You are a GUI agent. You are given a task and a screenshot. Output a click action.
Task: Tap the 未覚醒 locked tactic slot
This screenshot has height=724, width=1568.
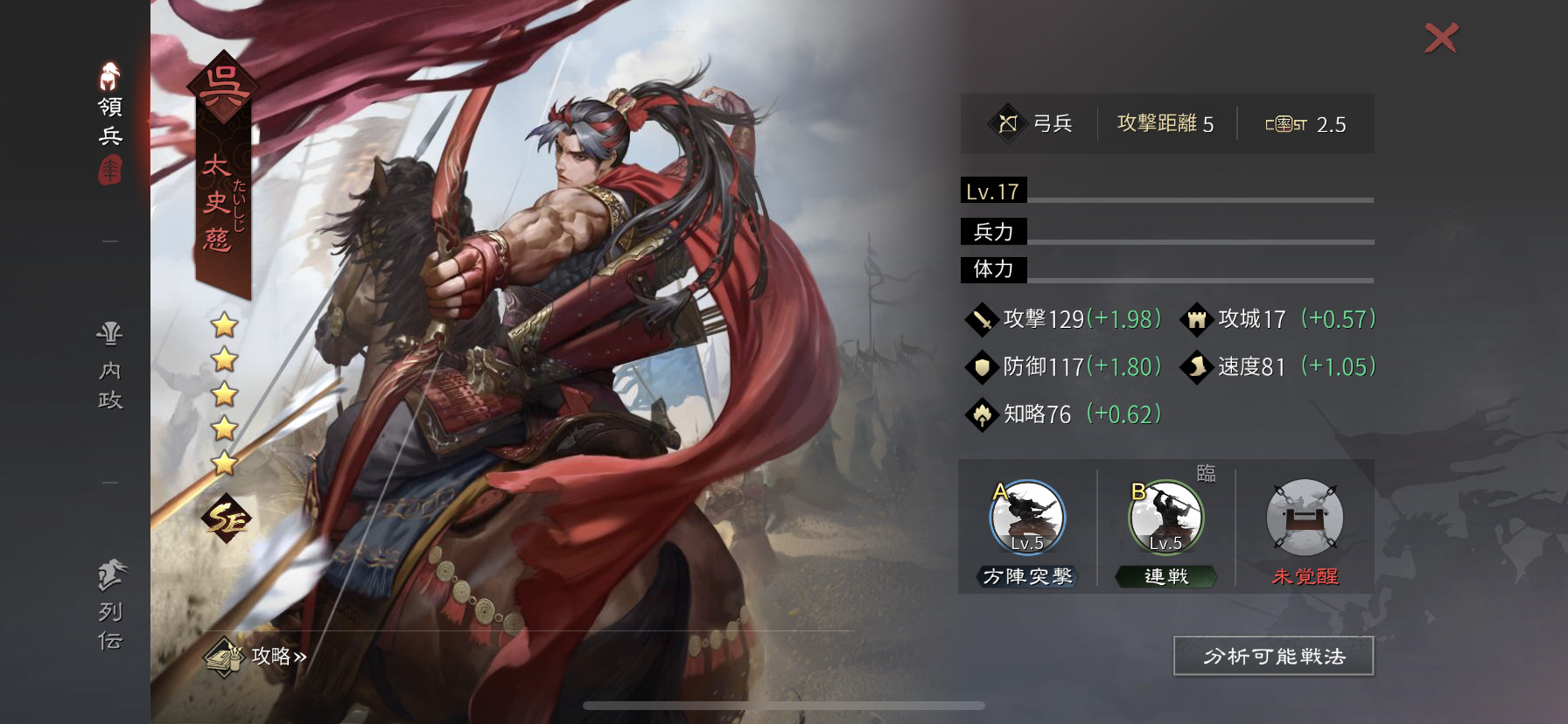click(1305, 519)
